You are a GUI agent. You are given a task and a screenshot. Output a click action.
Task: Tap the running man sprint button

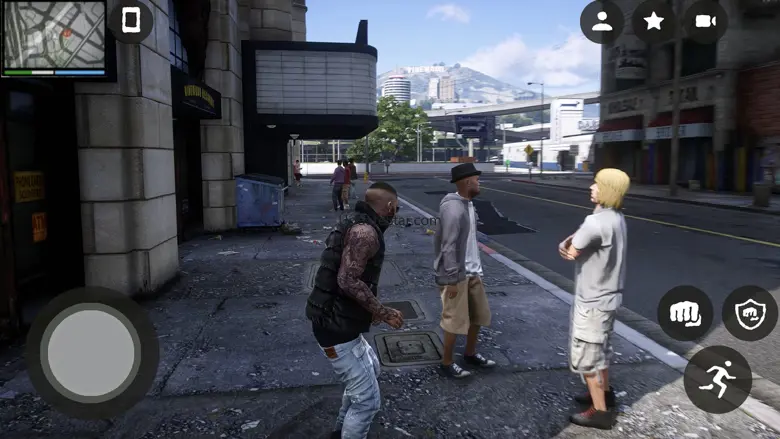pyautogui.click(x=717, y=380)
